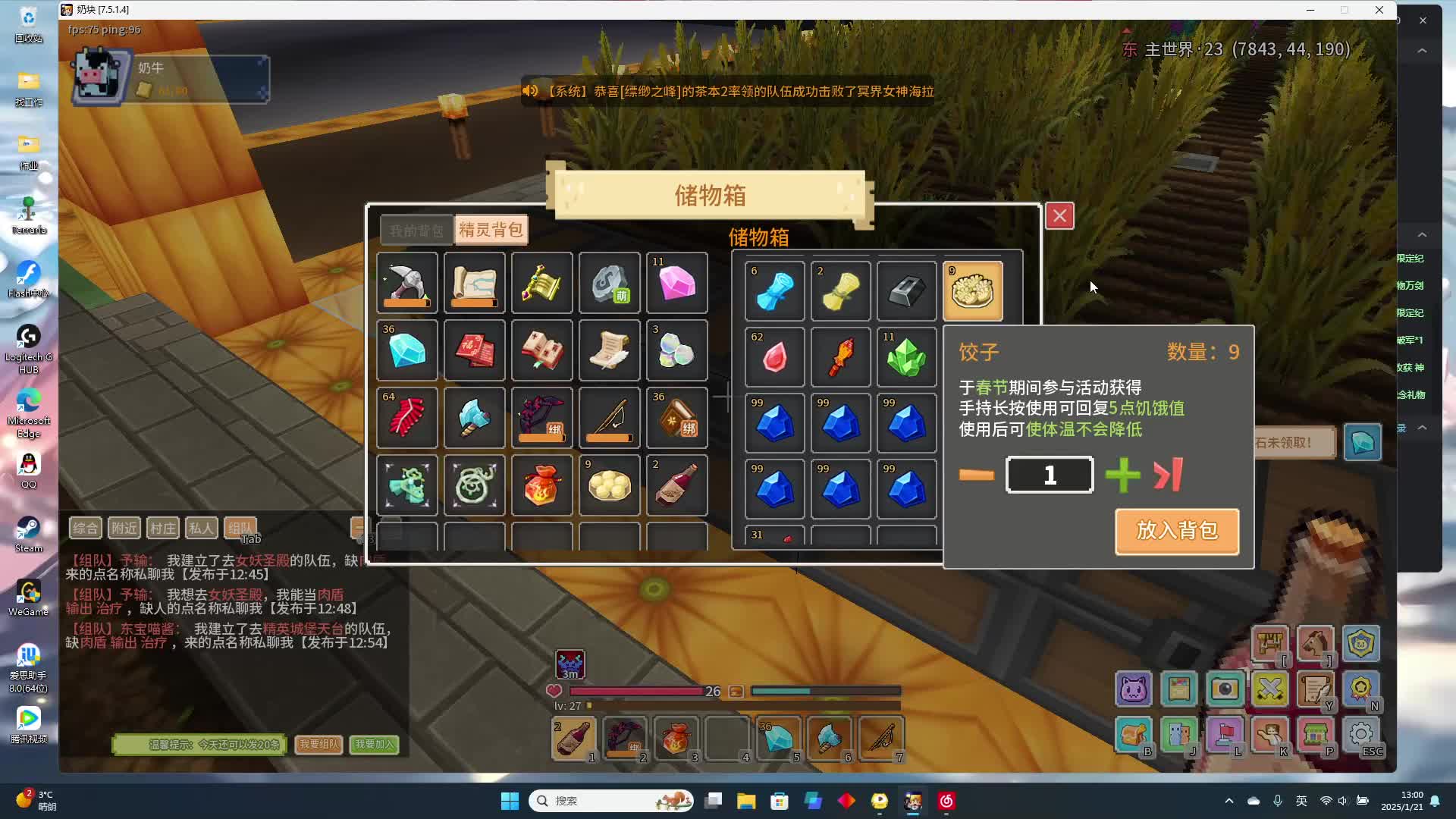This screenshot has height=819, width=1456.
Task: Click the 我要组队 team-up button
Action: point(318,745)
